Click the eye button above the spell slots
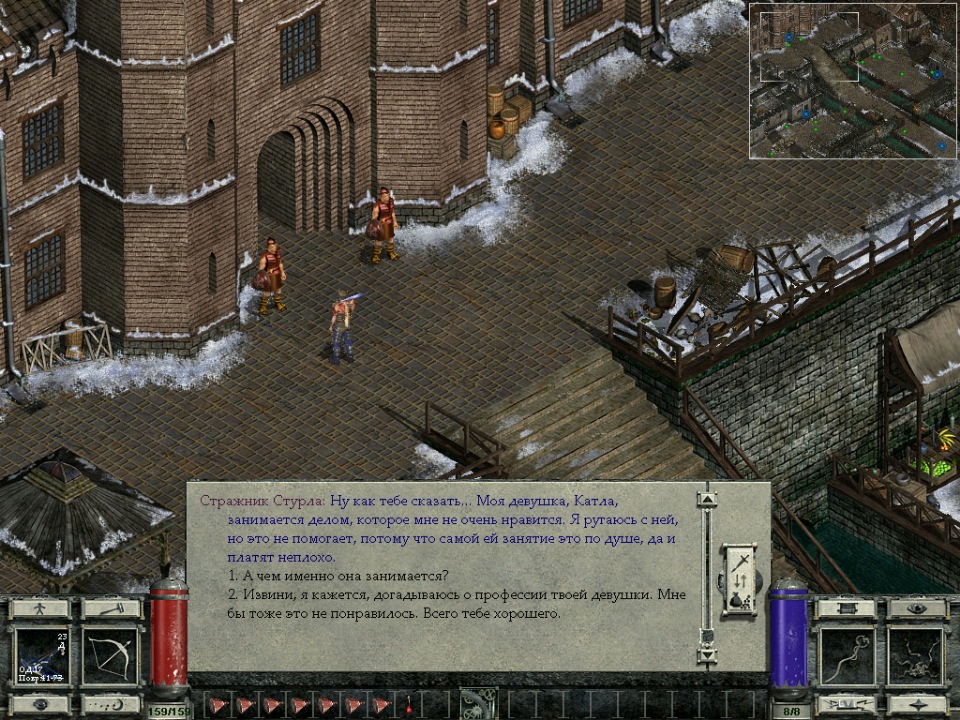 916,608
